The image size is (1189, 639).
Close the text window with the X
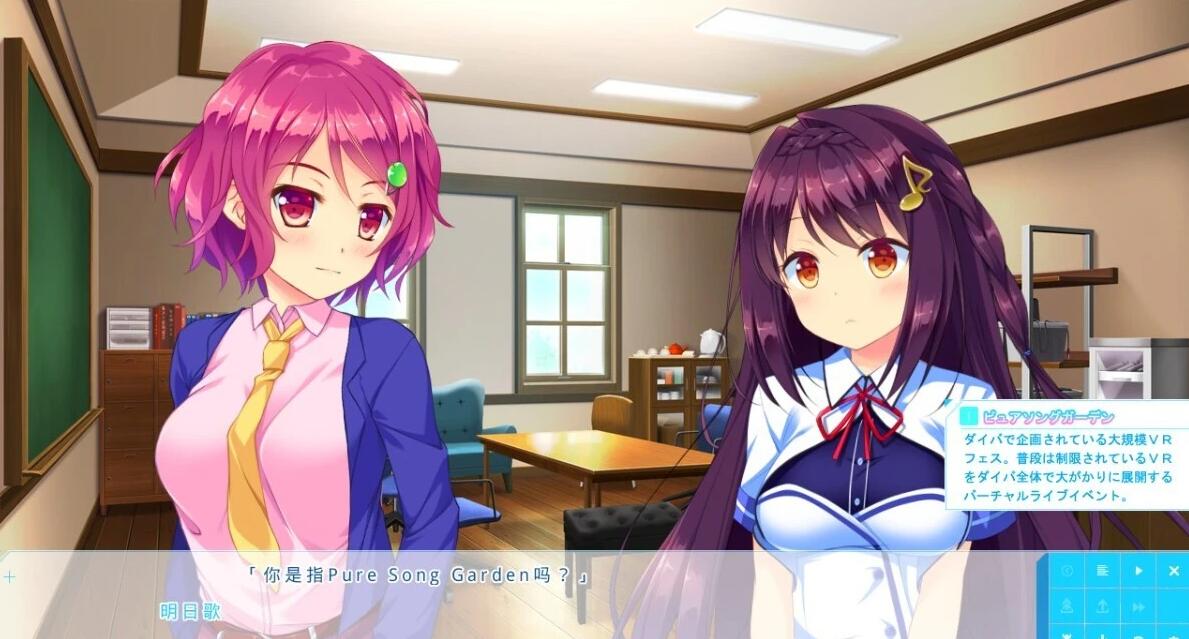1174,570
